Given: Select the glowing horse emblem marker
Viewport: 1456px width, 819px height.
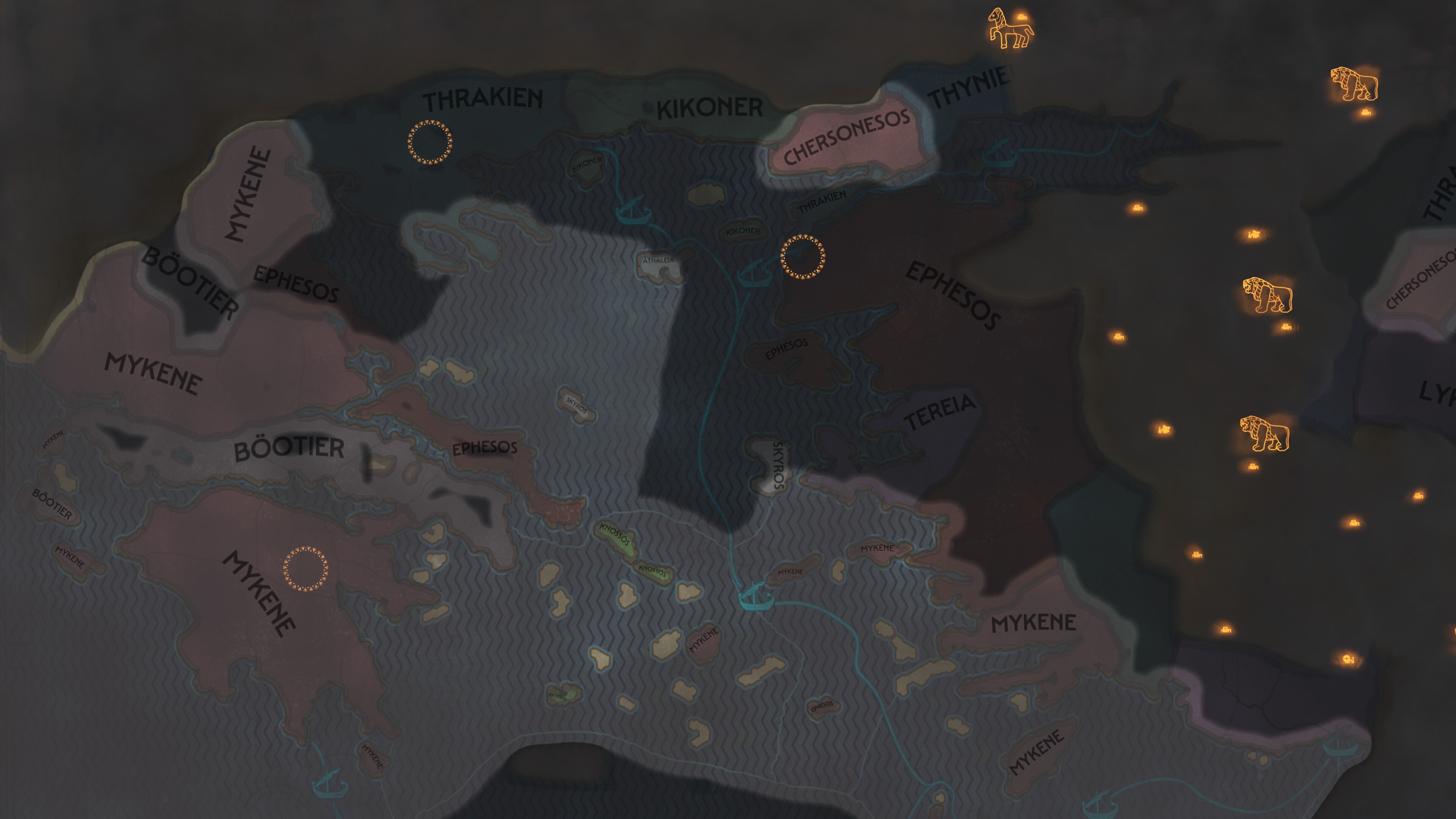Looking at the screenshot, I should [x=1009, y=30].
